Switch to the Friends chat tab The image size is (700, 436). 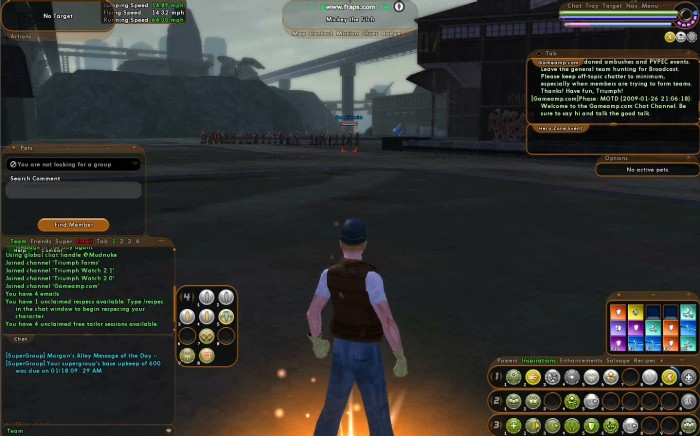(40, 241)
